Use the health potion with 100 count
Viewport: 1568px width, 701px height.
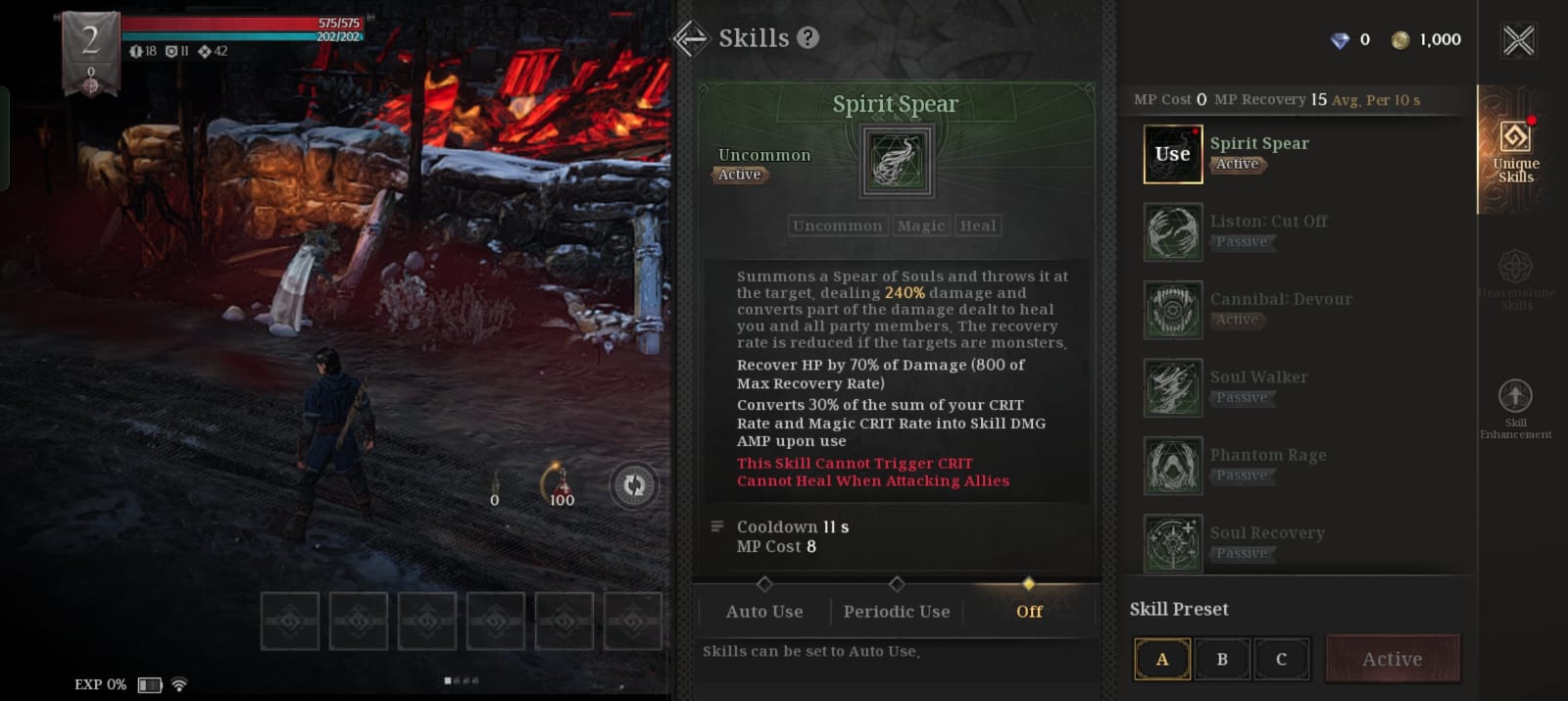point(562,482)
